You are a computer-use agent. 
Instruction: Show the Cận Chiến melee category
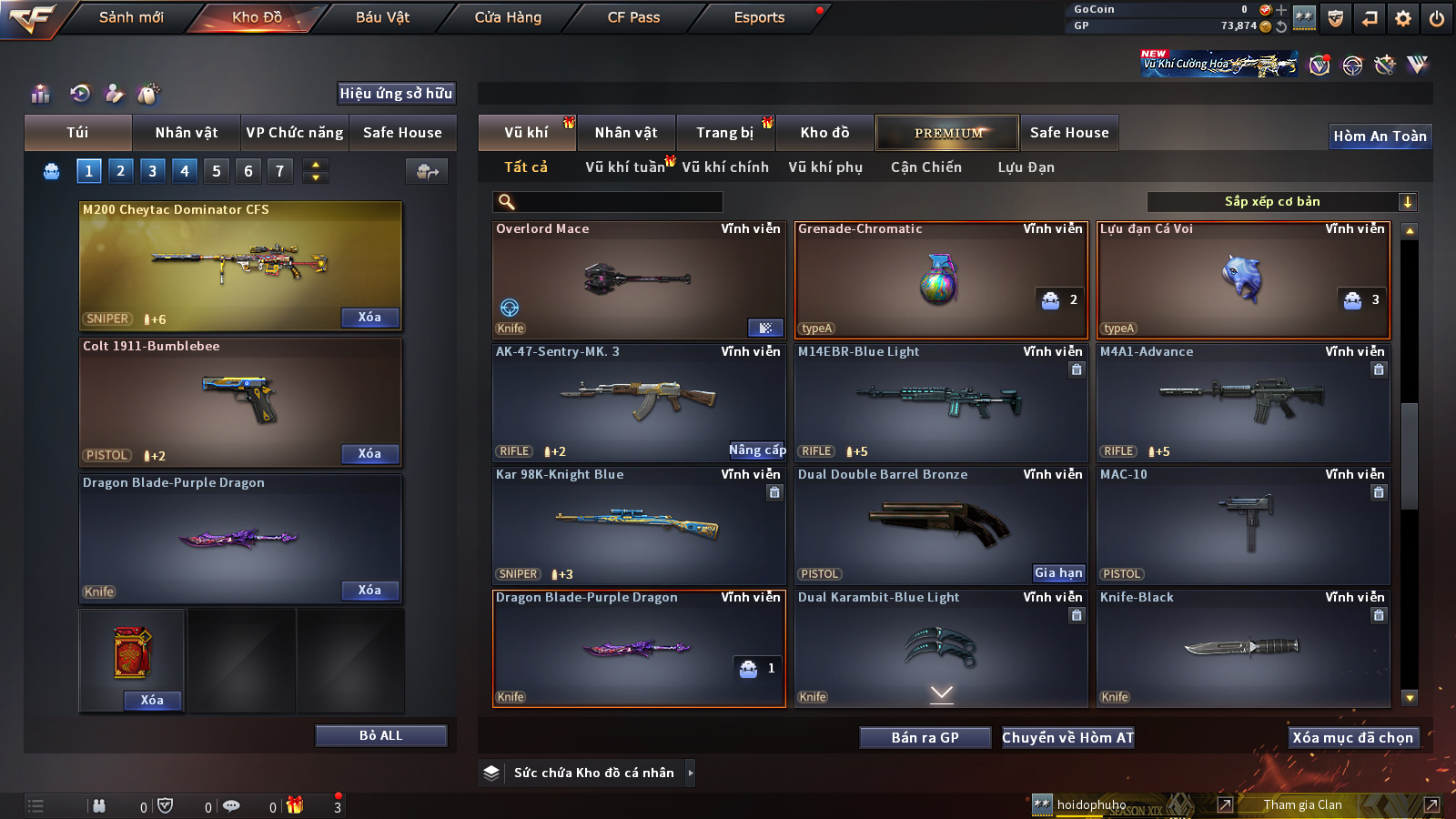[x=925, y=167]
